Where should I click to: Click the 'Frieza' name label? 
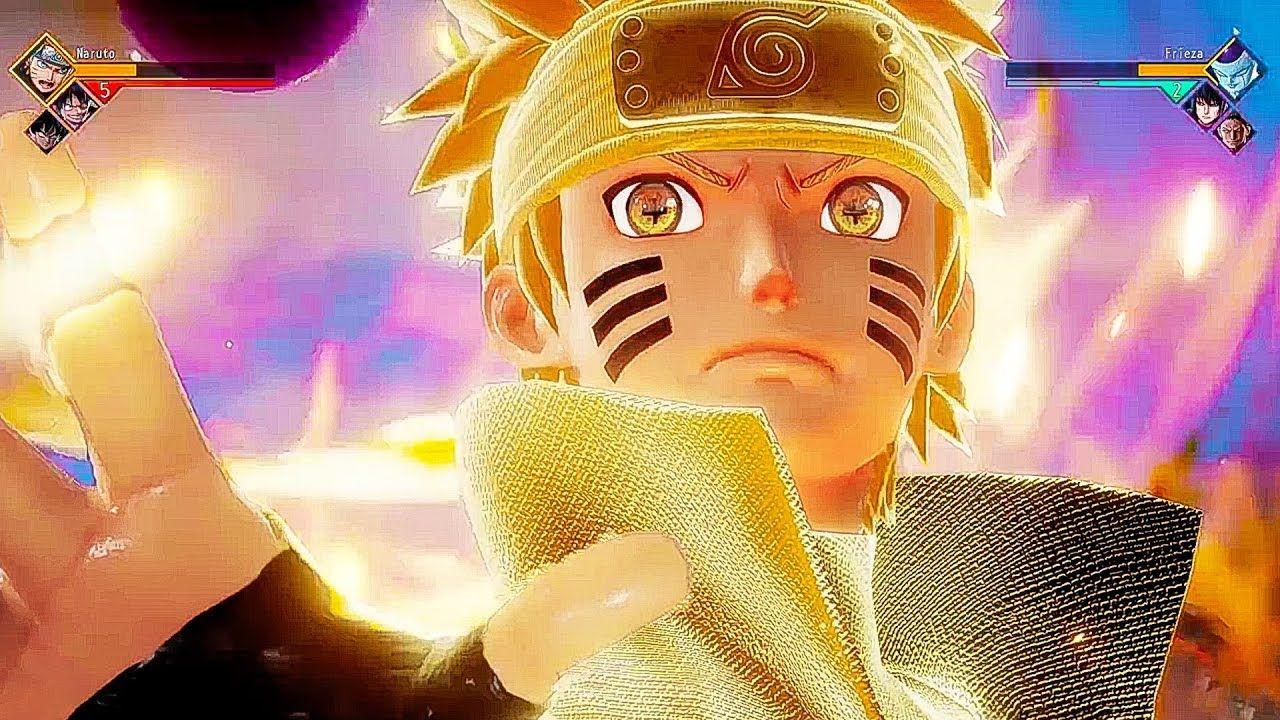pyautogui.click(x=1183, y=53)
